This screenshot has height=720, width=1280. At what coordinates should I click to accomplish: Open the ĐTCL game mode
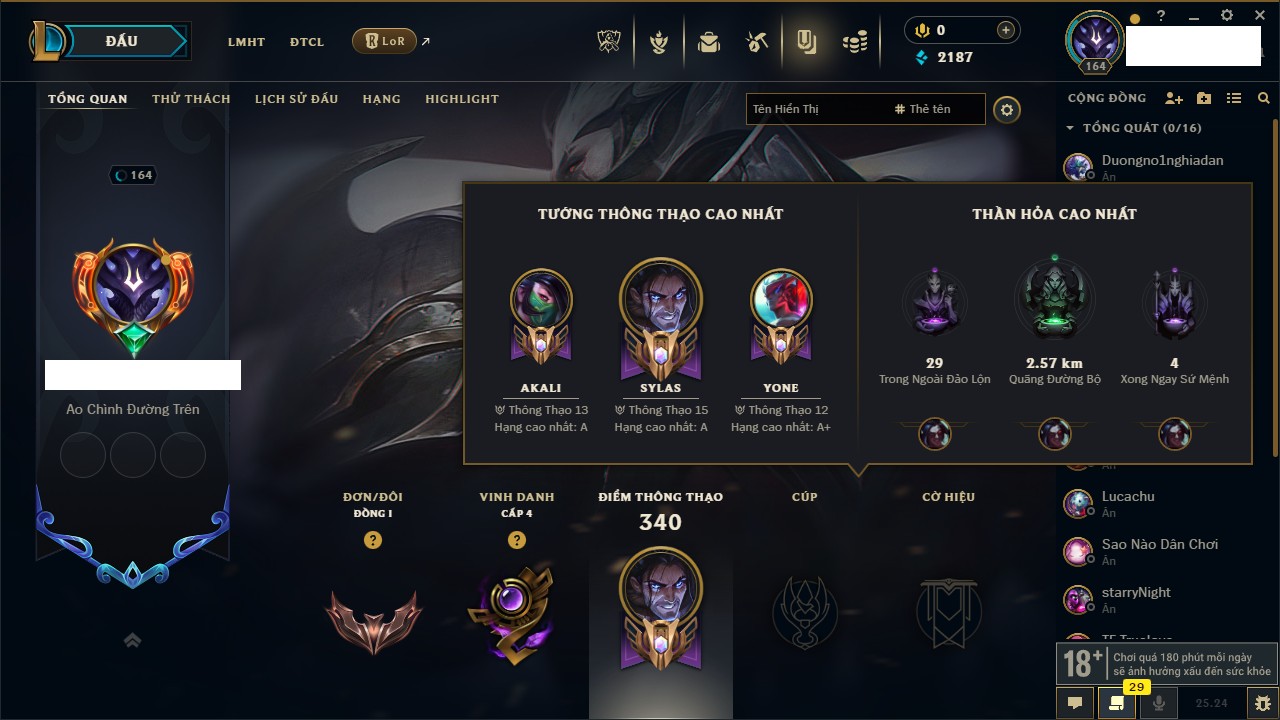(307, 42)
